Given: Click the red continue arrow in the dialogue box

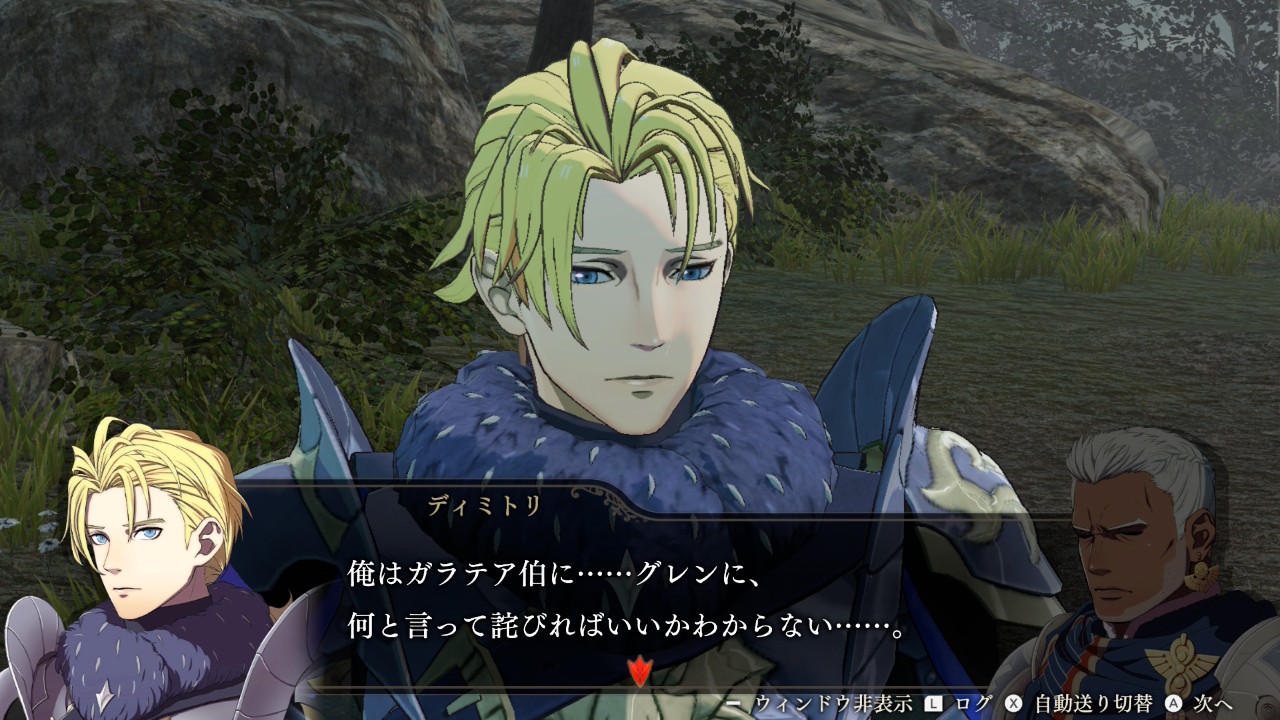Looking at the screenshot, I should 639,670.
